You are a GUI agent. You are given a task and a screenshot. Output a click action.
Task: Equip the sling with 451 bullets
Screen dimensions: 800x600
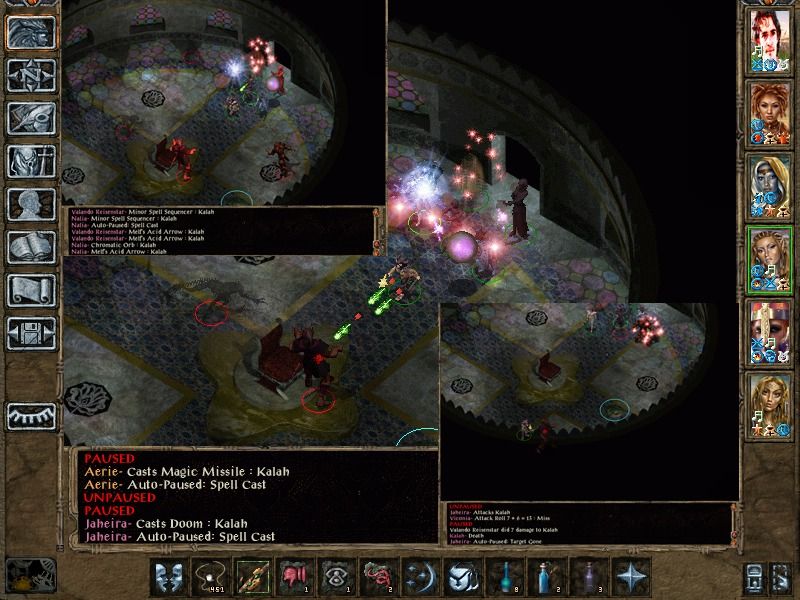(x=209, y=576)
